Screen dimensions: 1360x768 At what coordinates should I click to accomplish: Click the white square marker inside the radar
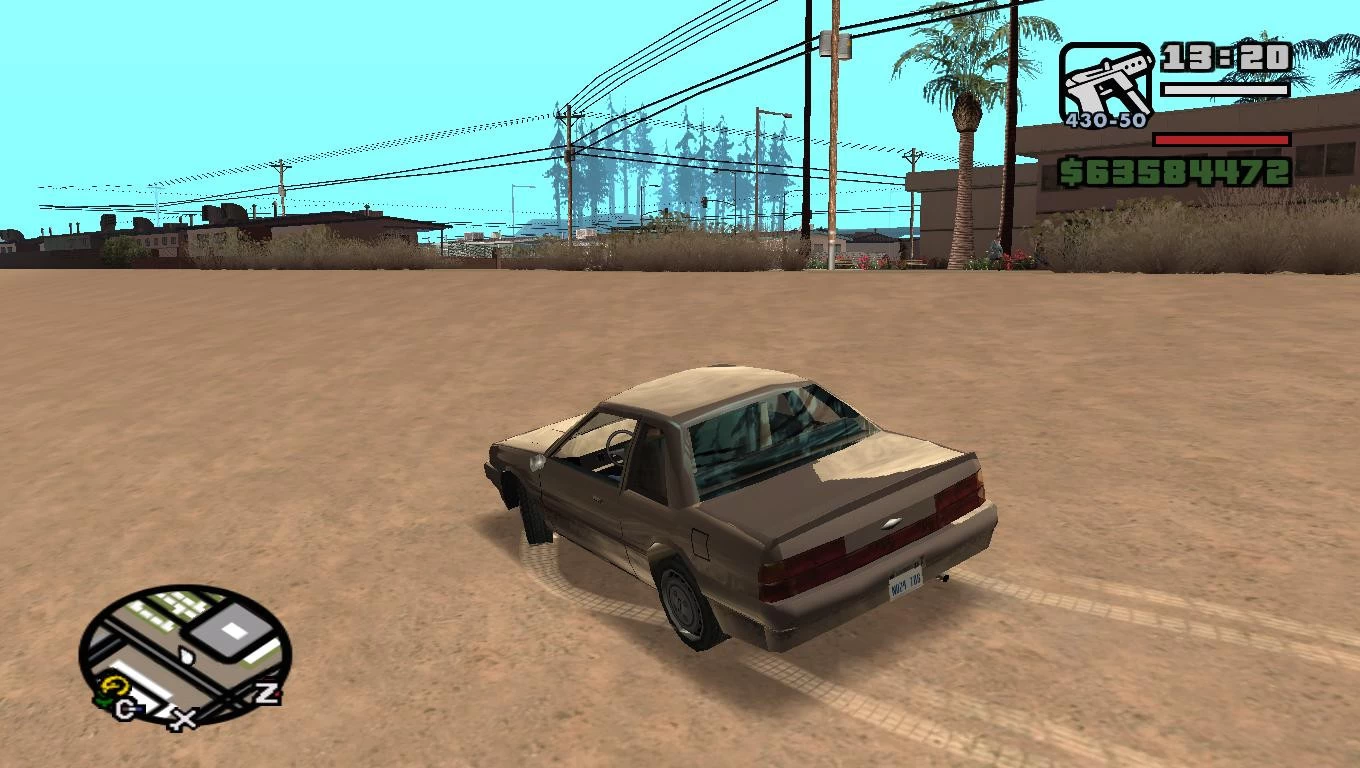(233, 630)
